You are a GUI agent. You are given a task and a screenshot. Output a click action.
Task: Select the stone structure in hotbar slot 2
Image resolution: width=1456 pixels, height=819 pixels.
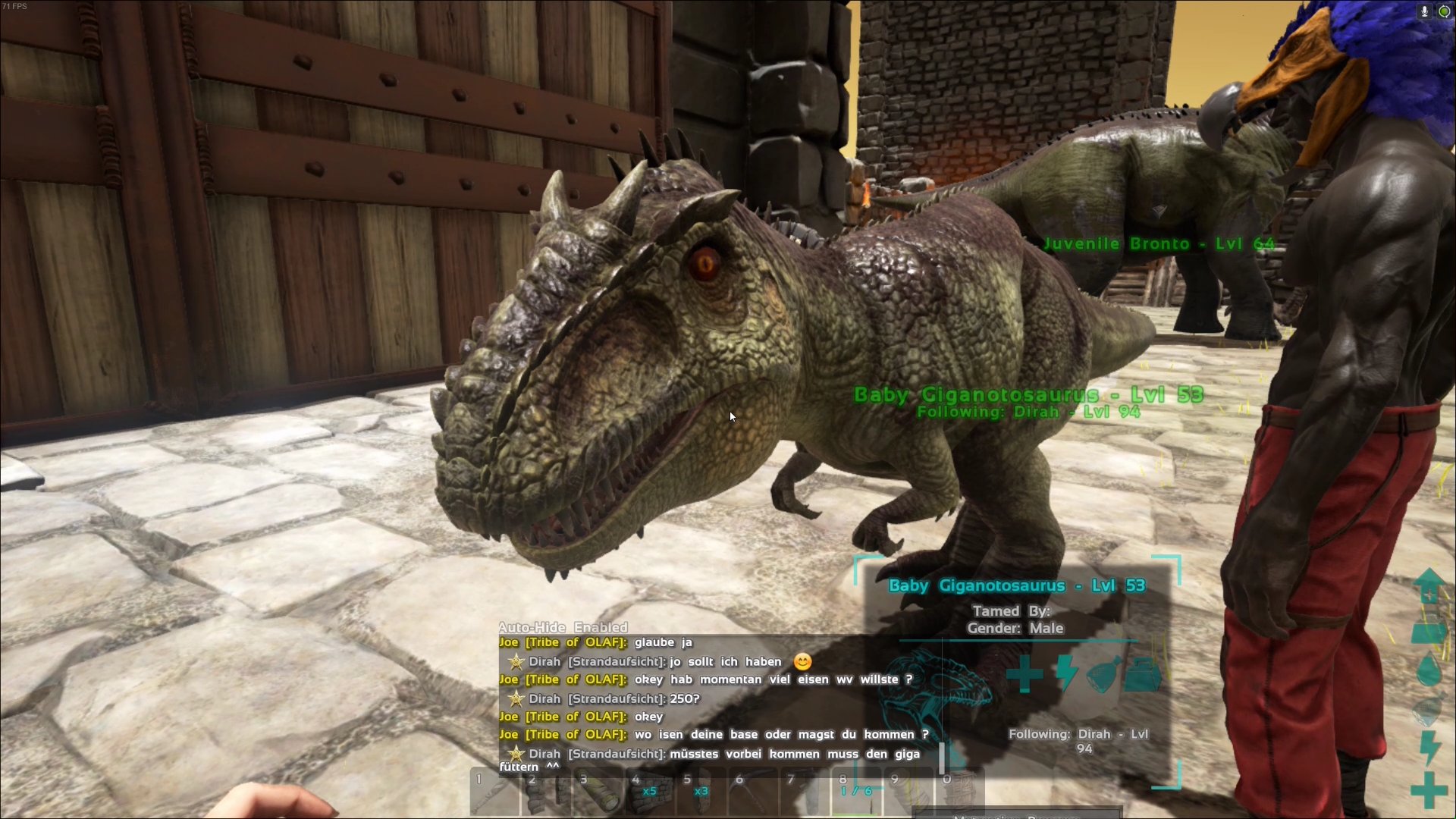point(545,792)
